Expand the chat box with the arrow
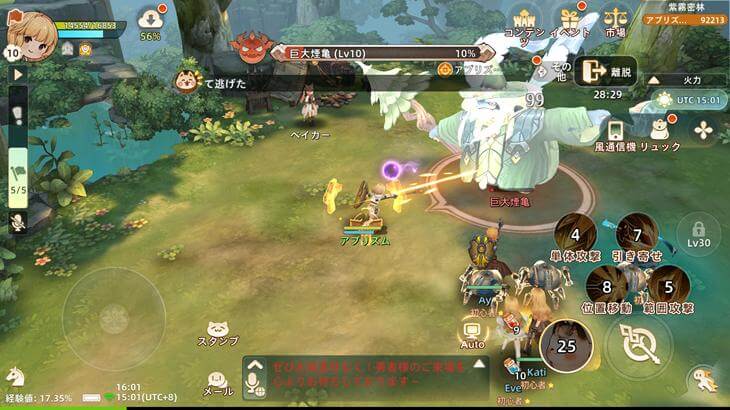Screen dimensions: 730x410 pos(479,364)
